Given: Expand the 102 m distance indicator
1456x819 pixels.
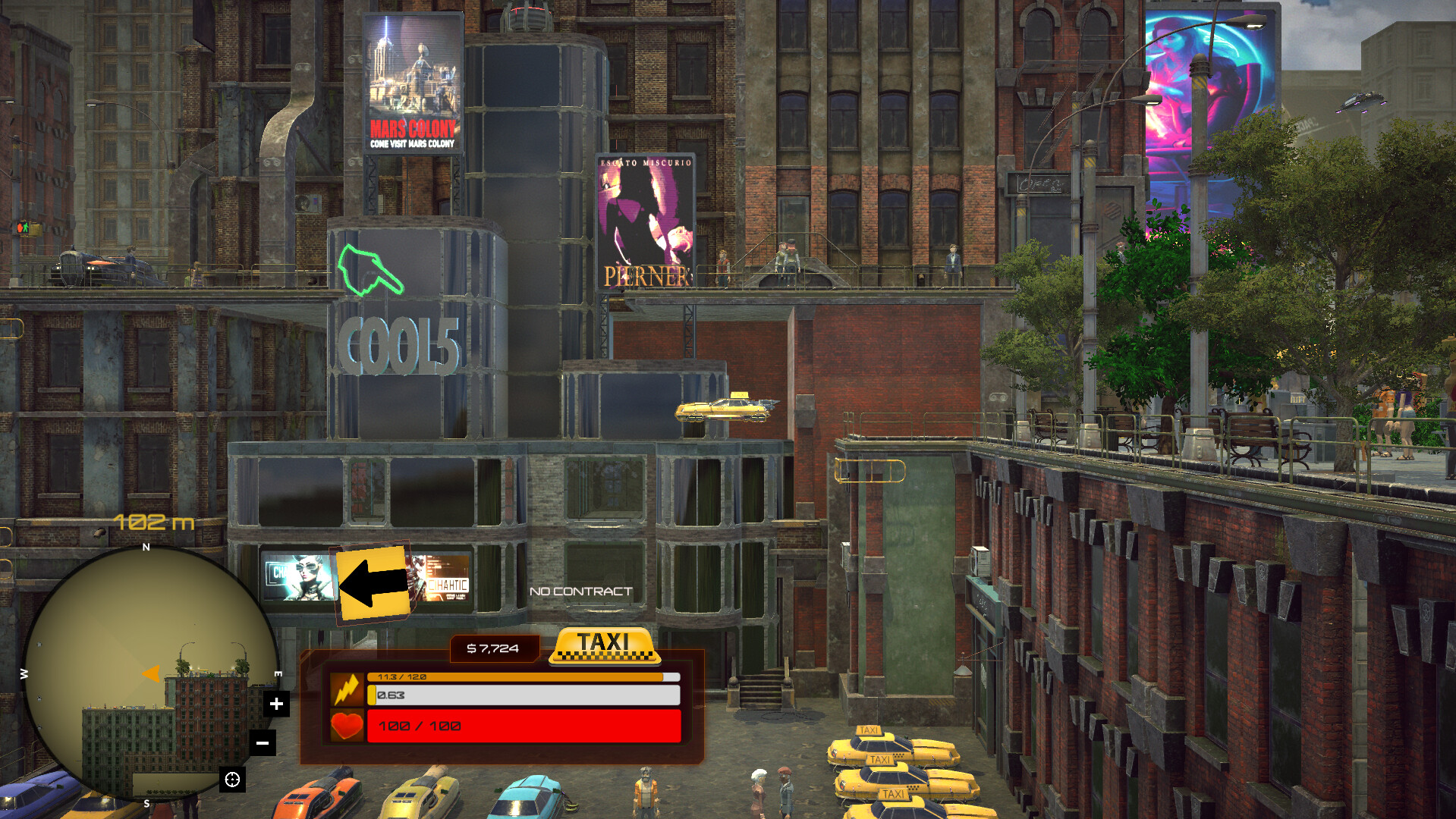Looking at the screenshot, I should tap(152, 522).
